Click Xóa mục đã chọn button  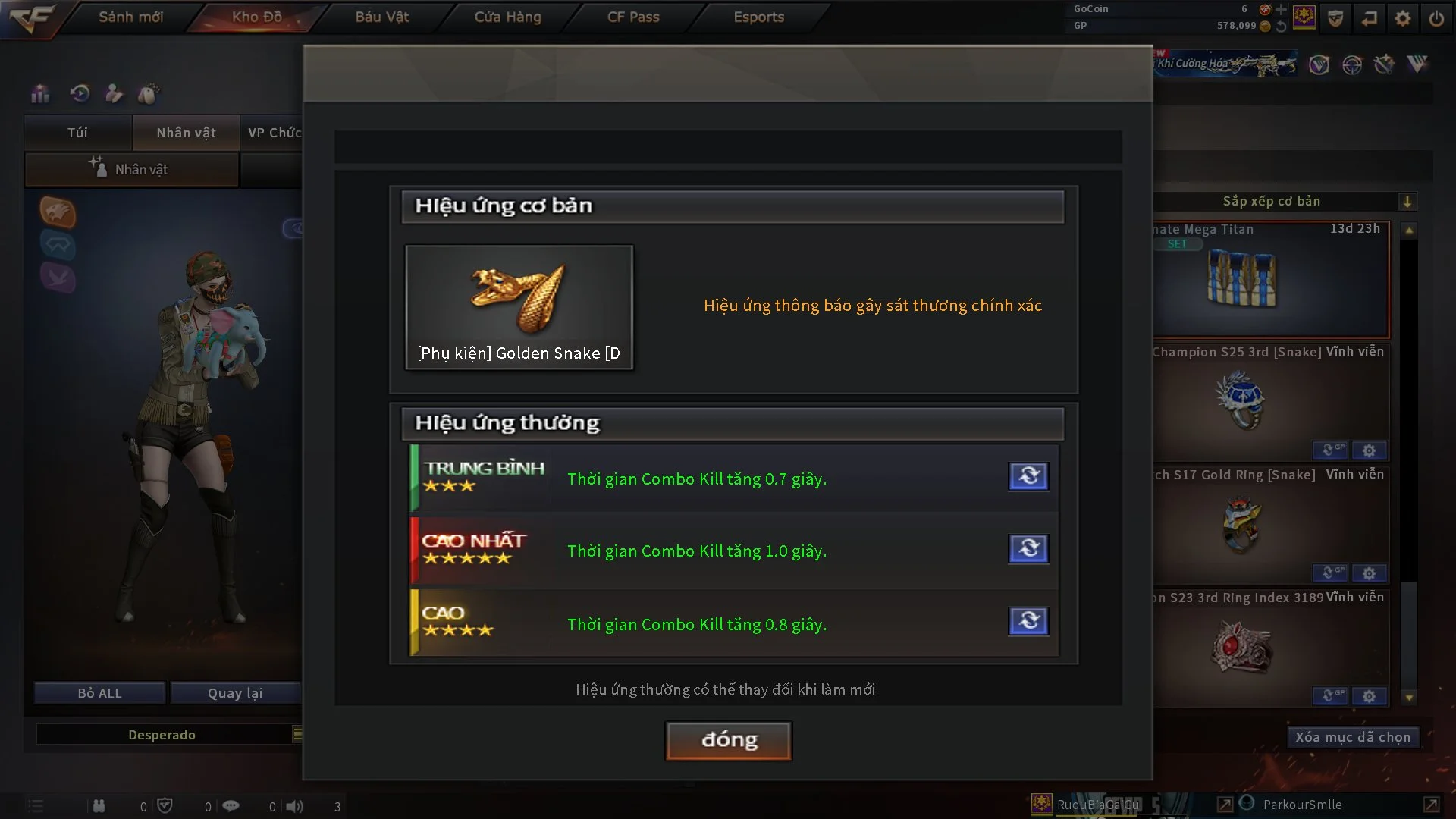click(1352, 737)
